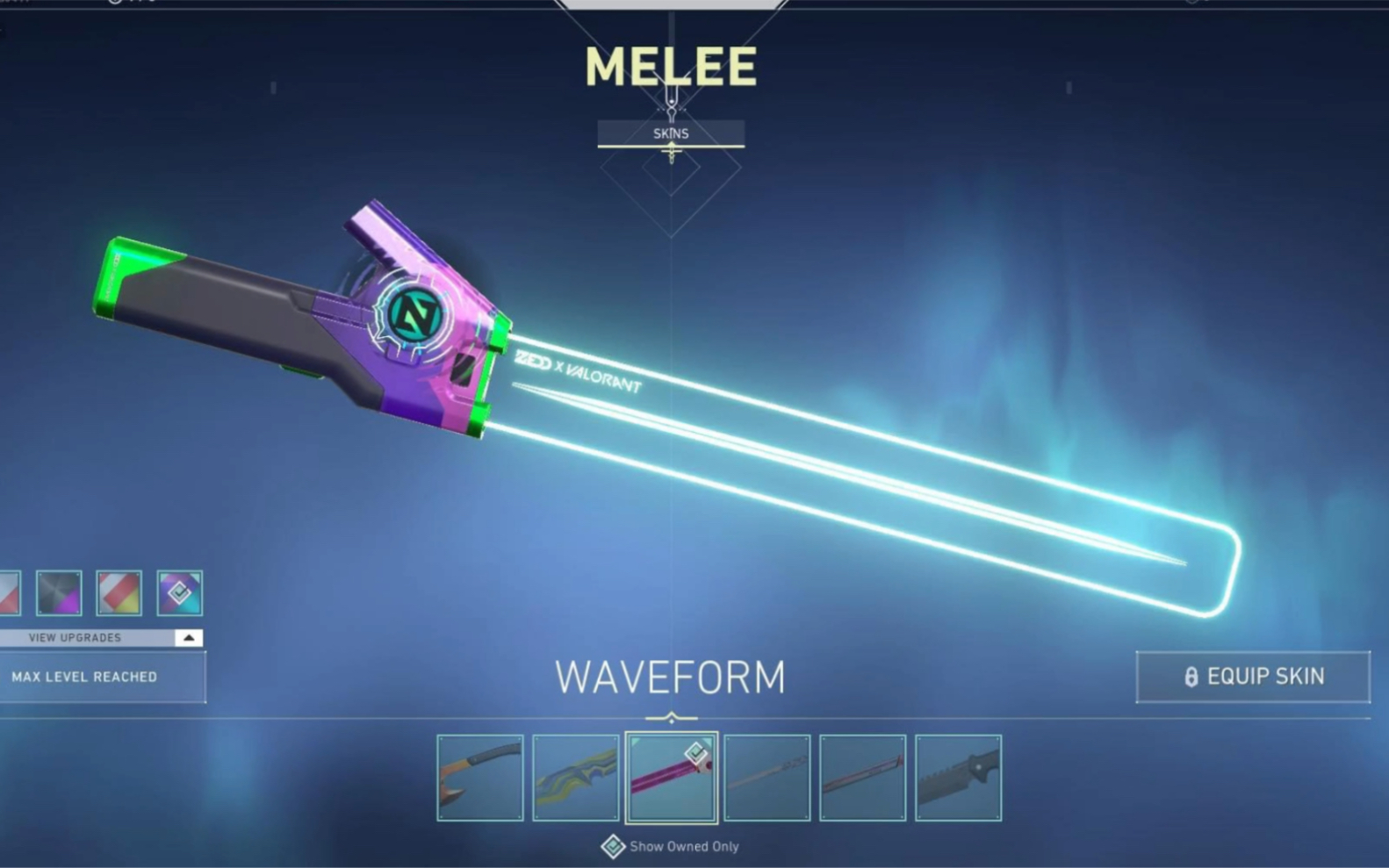The width and height of the screenshot is (1389, 868).
Task: Select the dark serrated knife skin thumbnail
Action: click(x=959, y=778)
